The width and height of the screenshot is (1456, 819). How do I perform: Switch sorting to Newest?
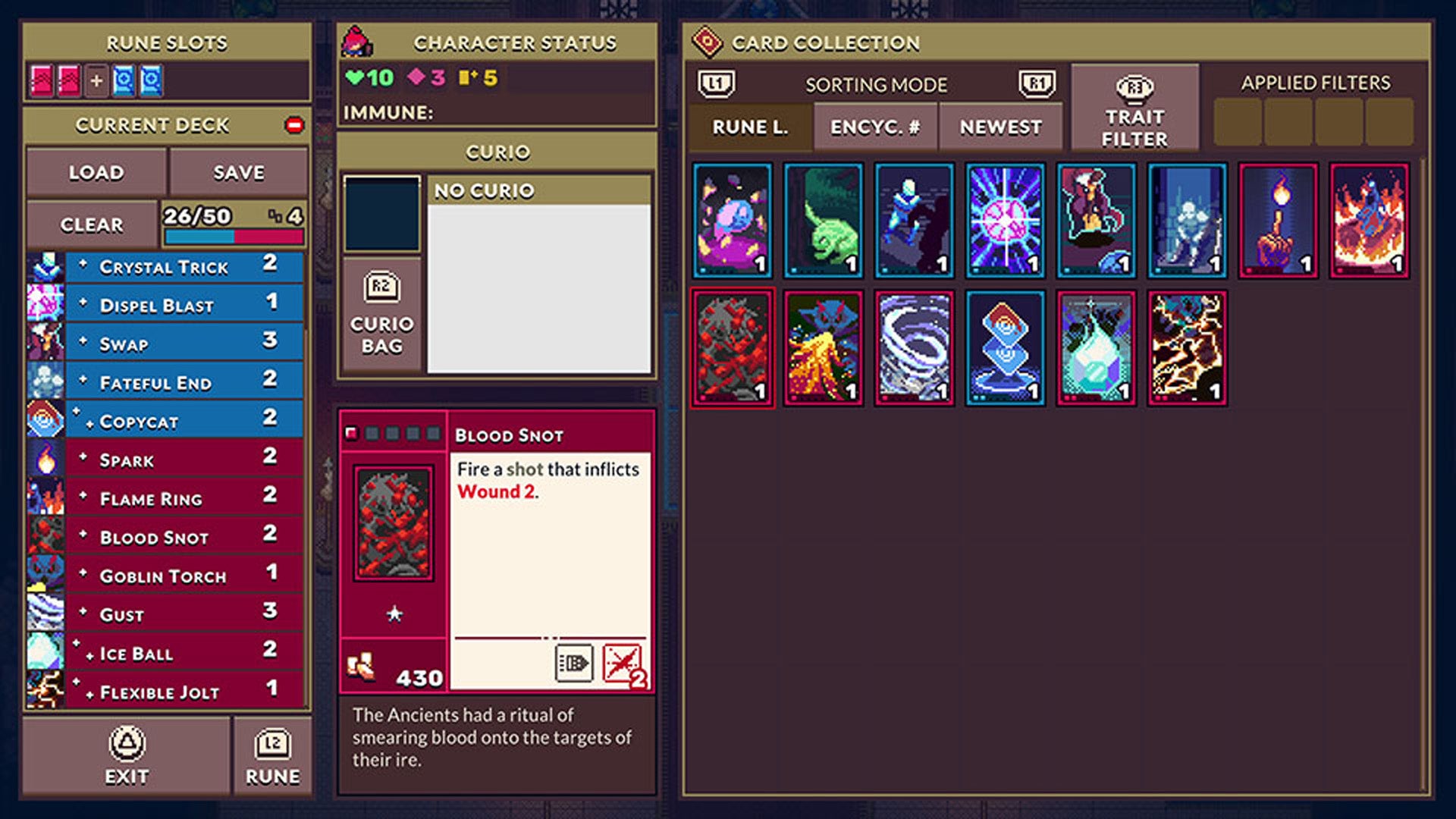coord(999,127)
